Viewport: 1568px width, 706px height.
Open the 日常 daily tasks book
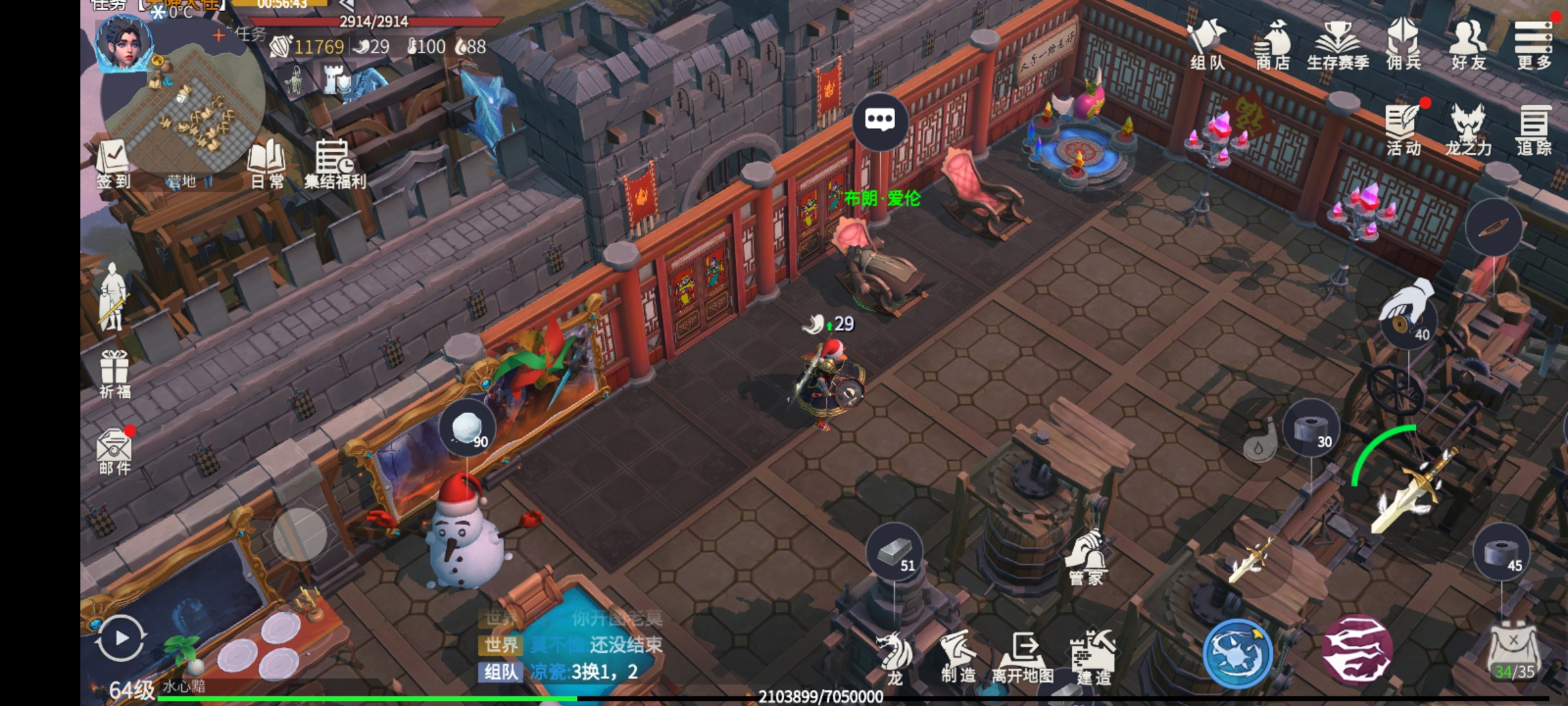coord(267,163)
